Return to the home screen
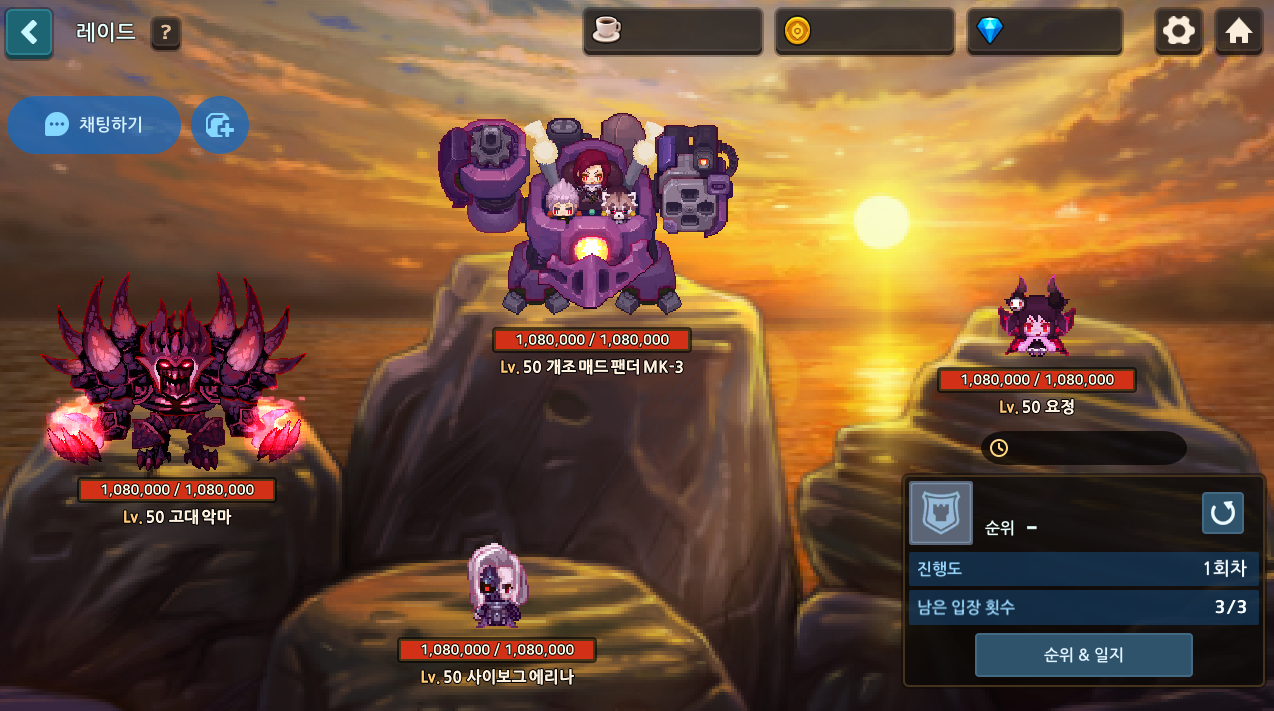Viewport: 1274px width, 711px height. click(1239, 31)
